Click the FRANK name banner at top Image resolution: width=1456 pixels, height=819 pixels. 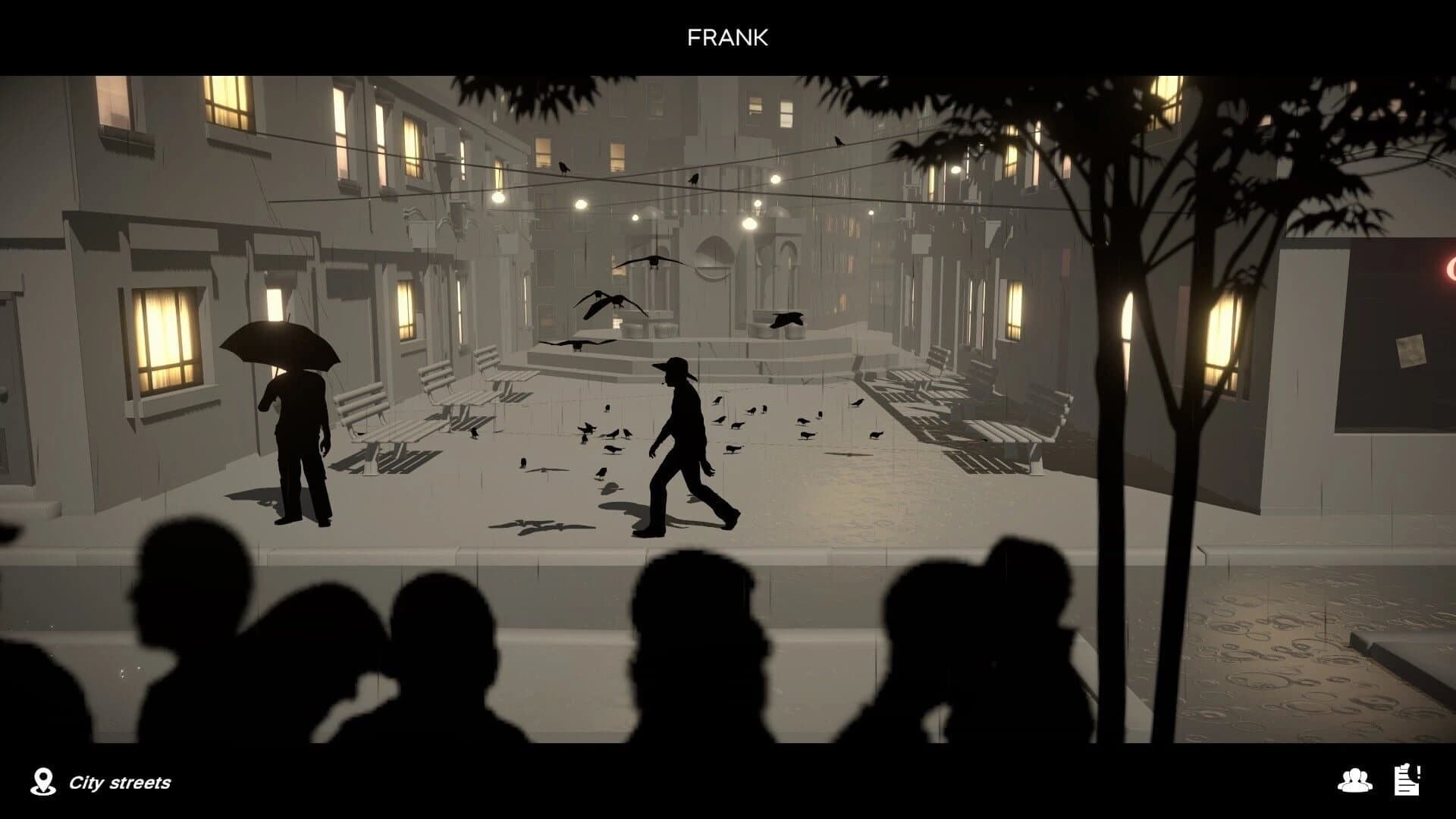(x=727, y=36)
